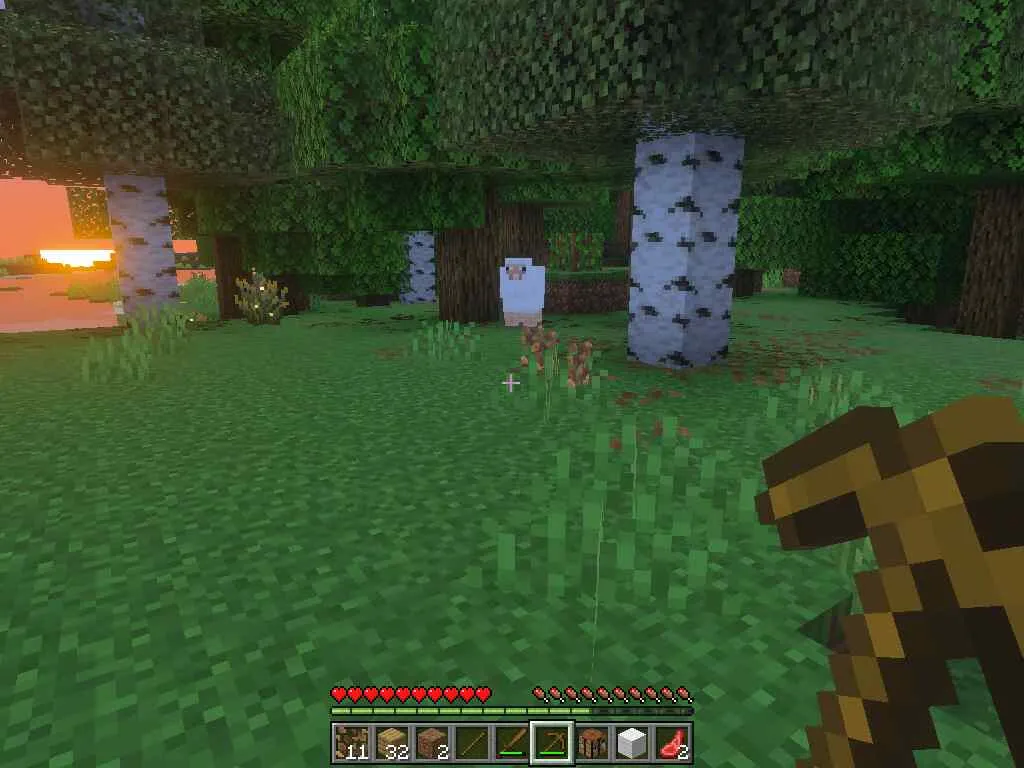Select the crafting table slot
Image resolution: width=1024 pixels, height=768 pixels.
[x=591, y=742]
